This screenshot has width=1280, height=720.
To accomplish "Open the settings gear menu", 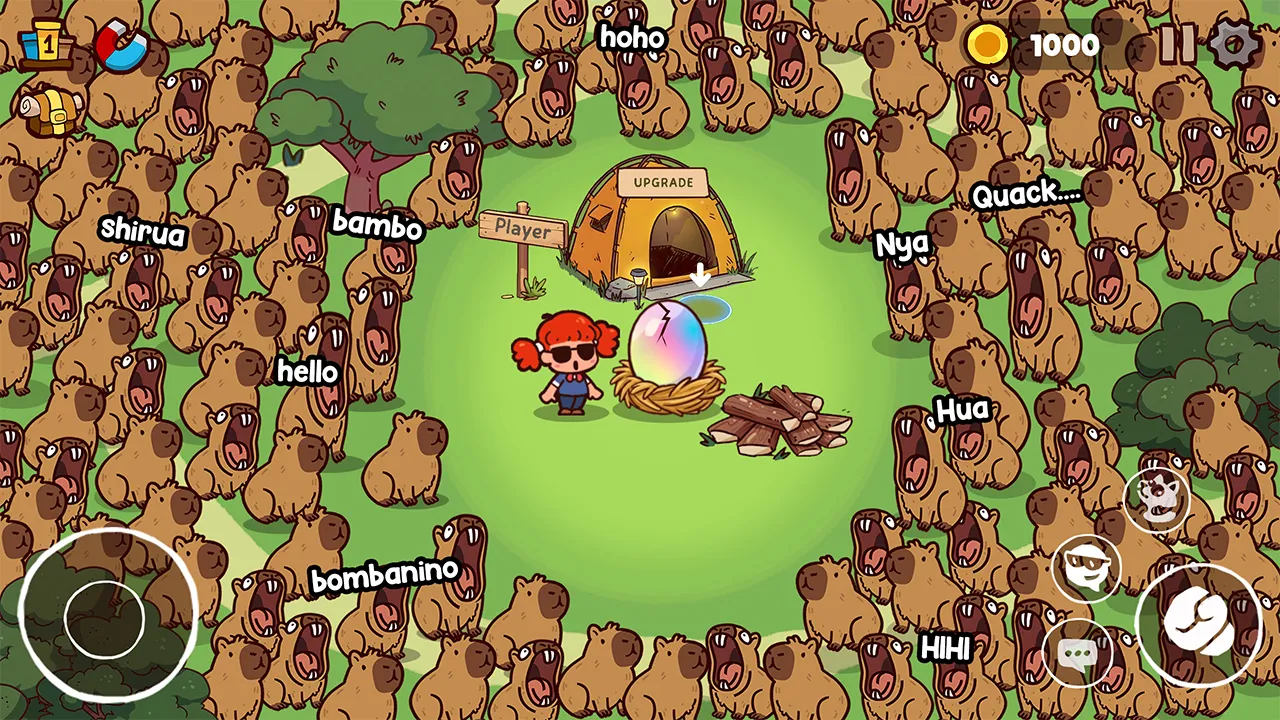I will coord(1235,45).
